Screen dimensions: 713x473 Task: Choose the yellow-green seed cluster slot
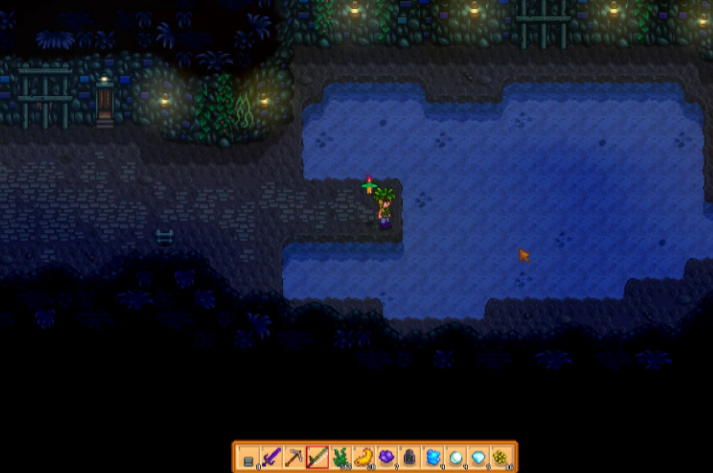[502, 458]
